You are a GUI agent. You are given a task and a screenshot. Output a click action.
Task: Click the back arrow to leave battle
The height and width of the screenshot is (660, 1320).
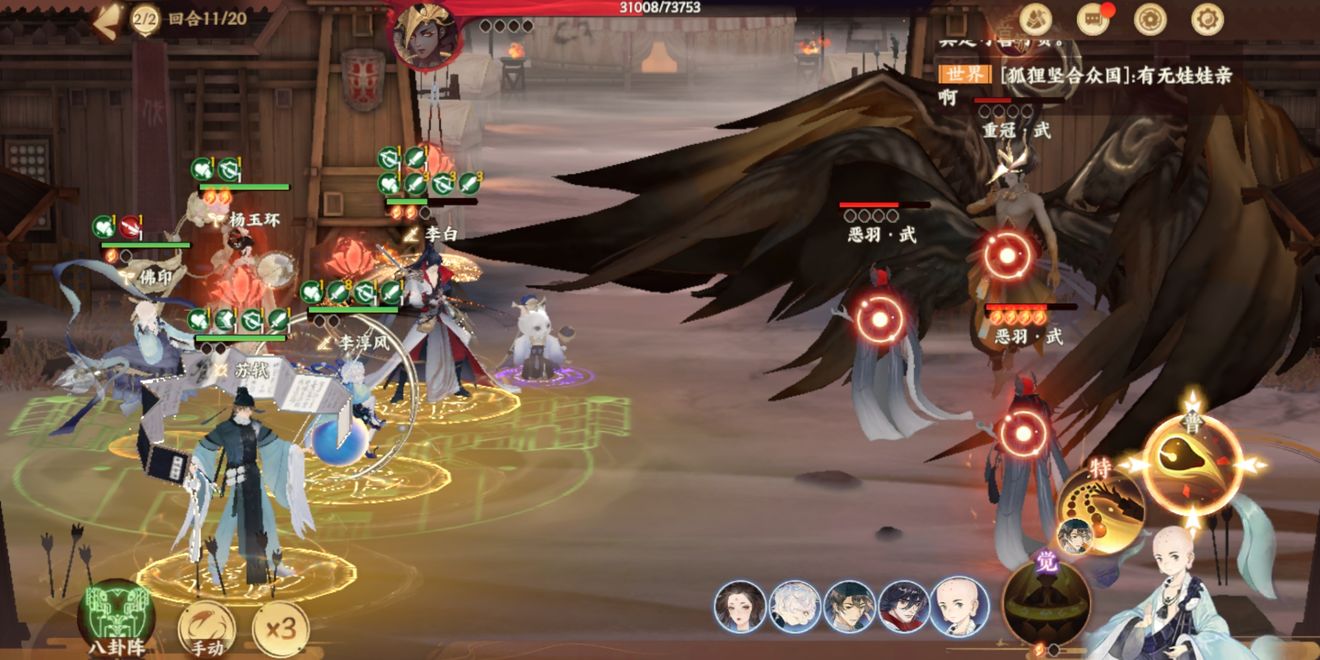107,20
